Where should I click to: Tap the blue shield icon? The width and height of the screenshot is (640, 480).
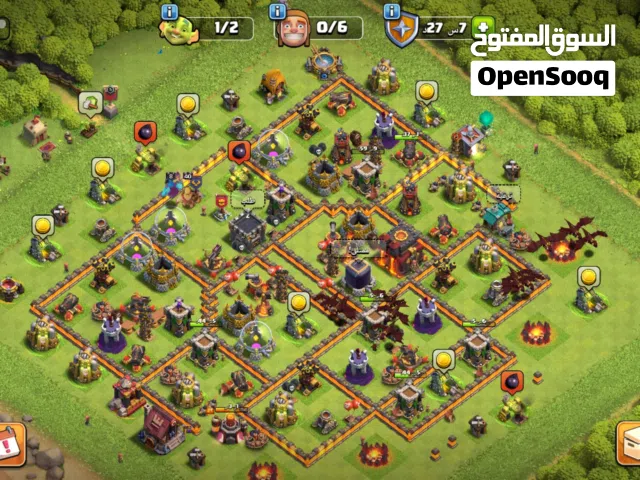(x=400, y=31)
